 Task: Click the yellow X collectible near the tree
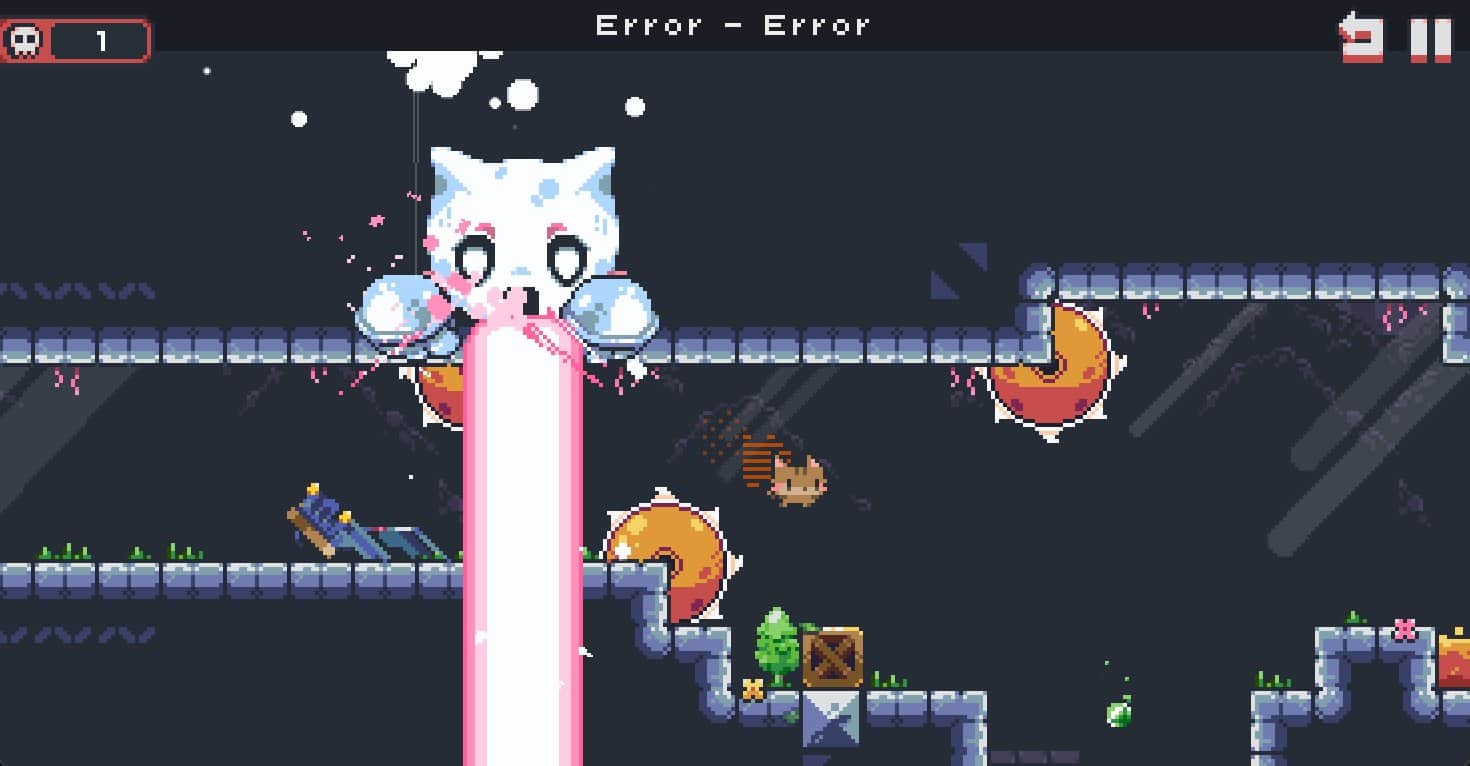tap(755, 688)
